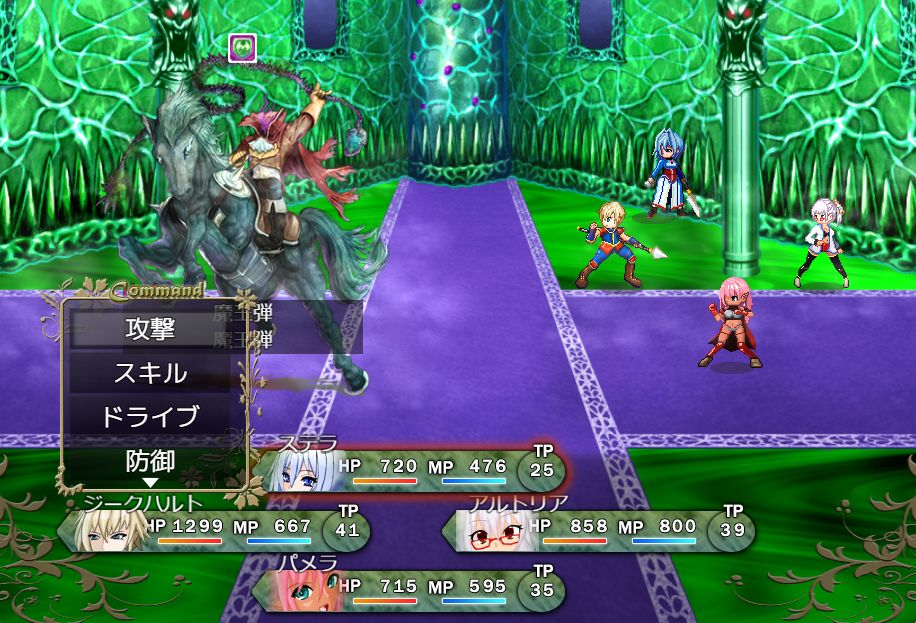Select ジークハルト's party status panel

tap(213, 530)
